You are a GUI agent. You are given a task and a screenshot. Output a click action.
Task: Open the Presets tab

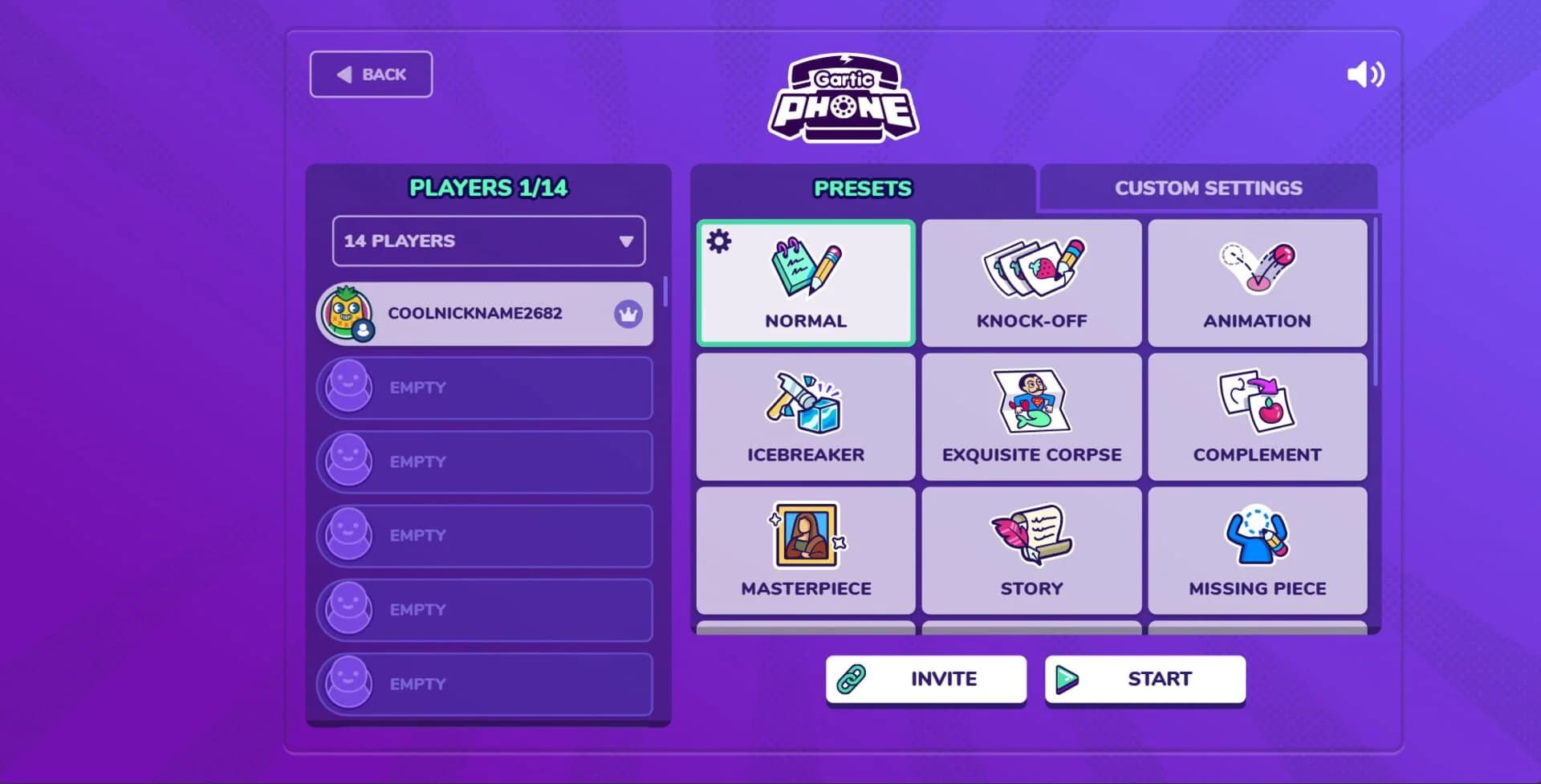(x=863, y=188)
